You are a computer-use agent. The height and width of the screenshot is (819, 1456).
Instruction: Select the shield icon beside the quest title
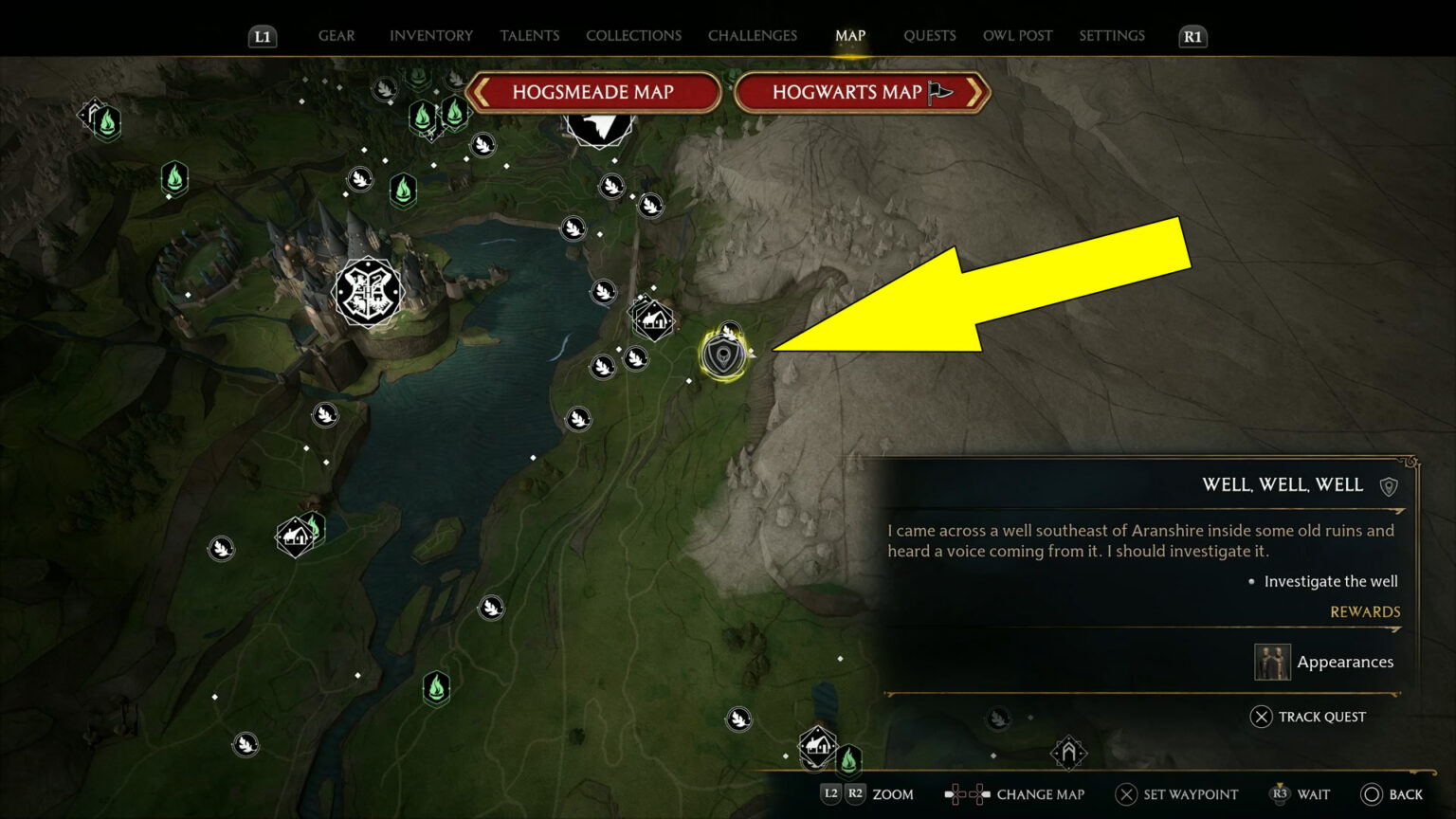(1390, 484)
